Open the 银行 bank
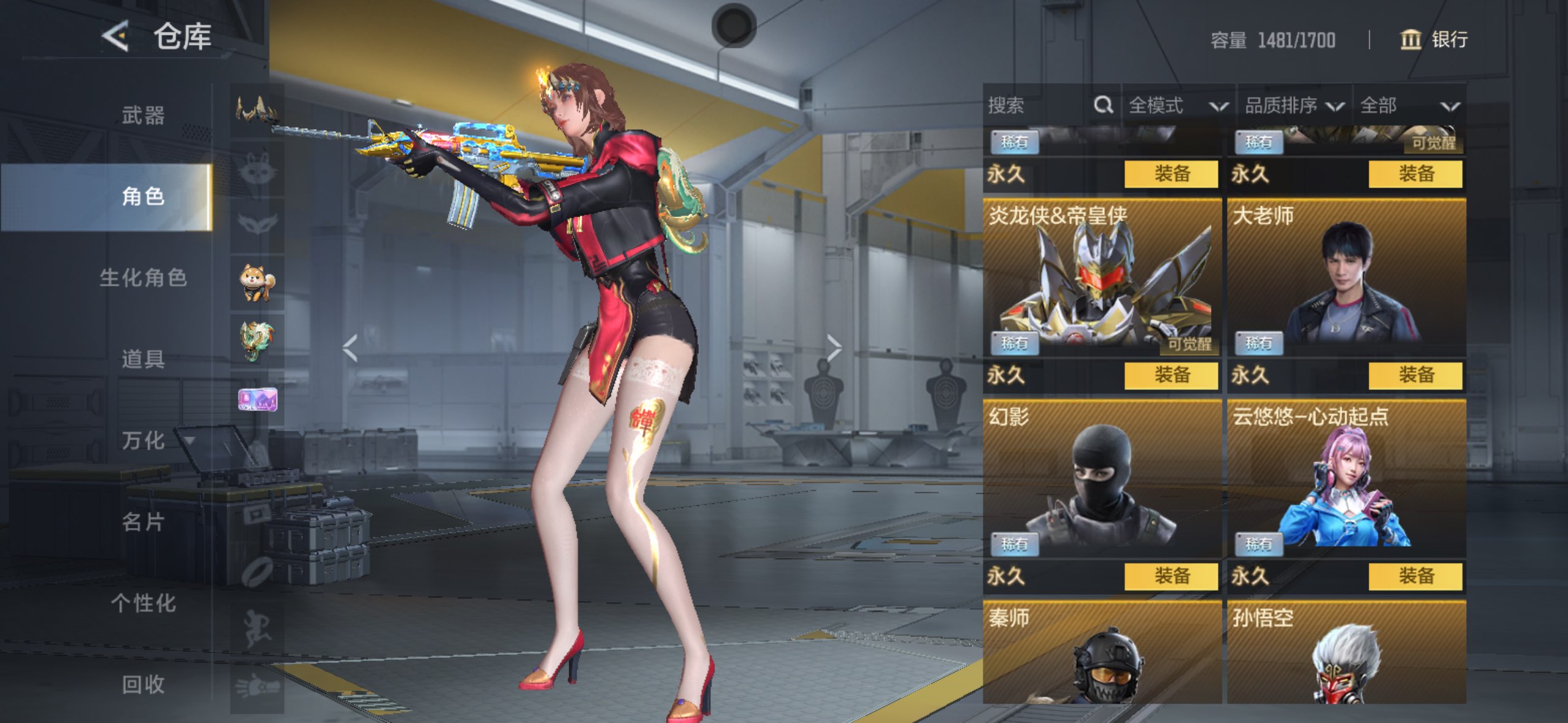 (x=1434, y=40)
